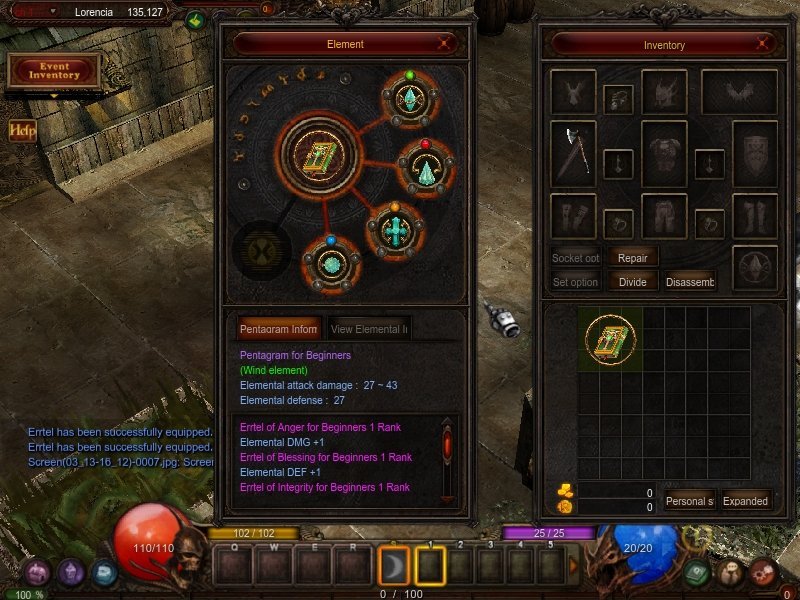Open the View Elemental Info tab
Image resolution: width=800 pixels, height=600 pixels.
tap(368, 328)
